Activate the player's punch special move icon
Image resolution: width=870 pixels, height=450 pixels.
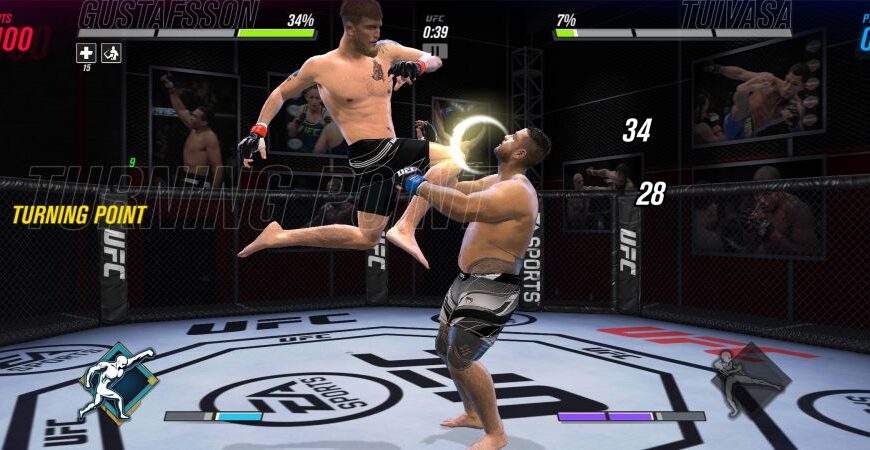point(117,383)
